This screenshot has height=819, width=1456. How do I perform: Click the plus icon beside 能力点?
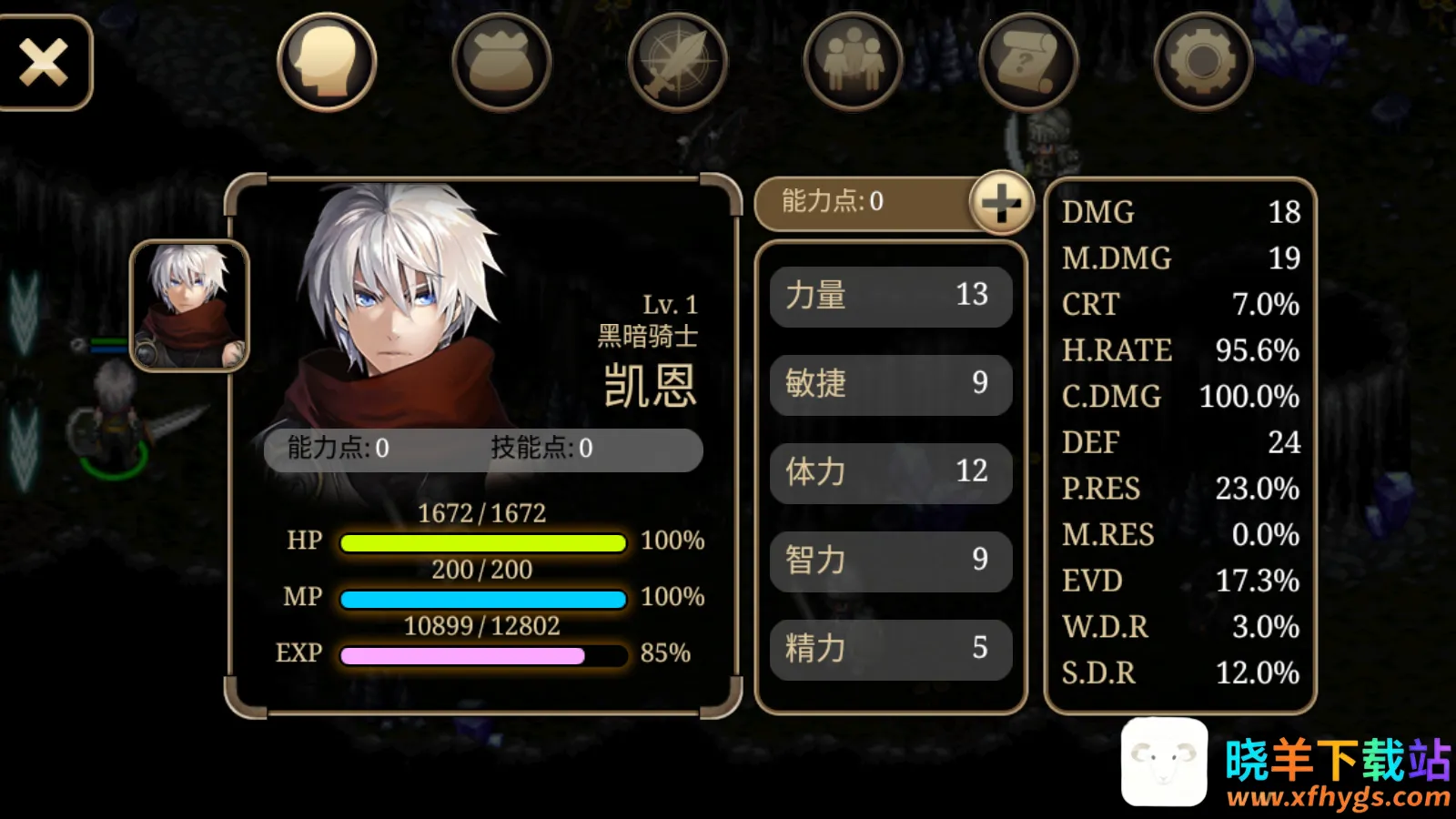1003,203
